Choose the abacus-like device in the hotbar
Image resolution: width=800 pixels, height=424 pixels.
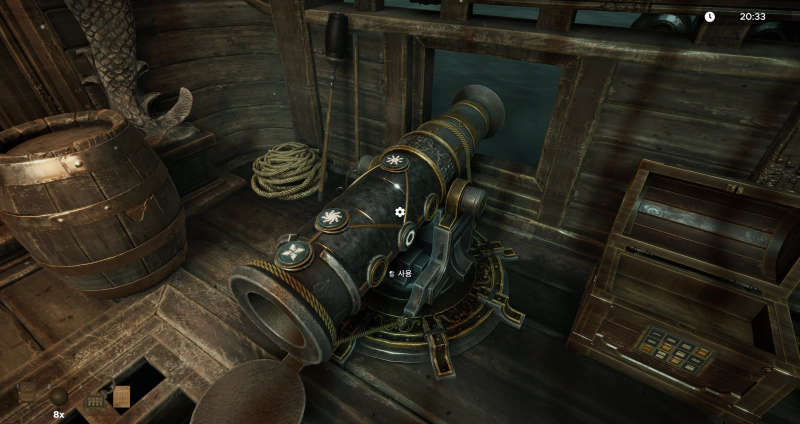tap(97, 400)
